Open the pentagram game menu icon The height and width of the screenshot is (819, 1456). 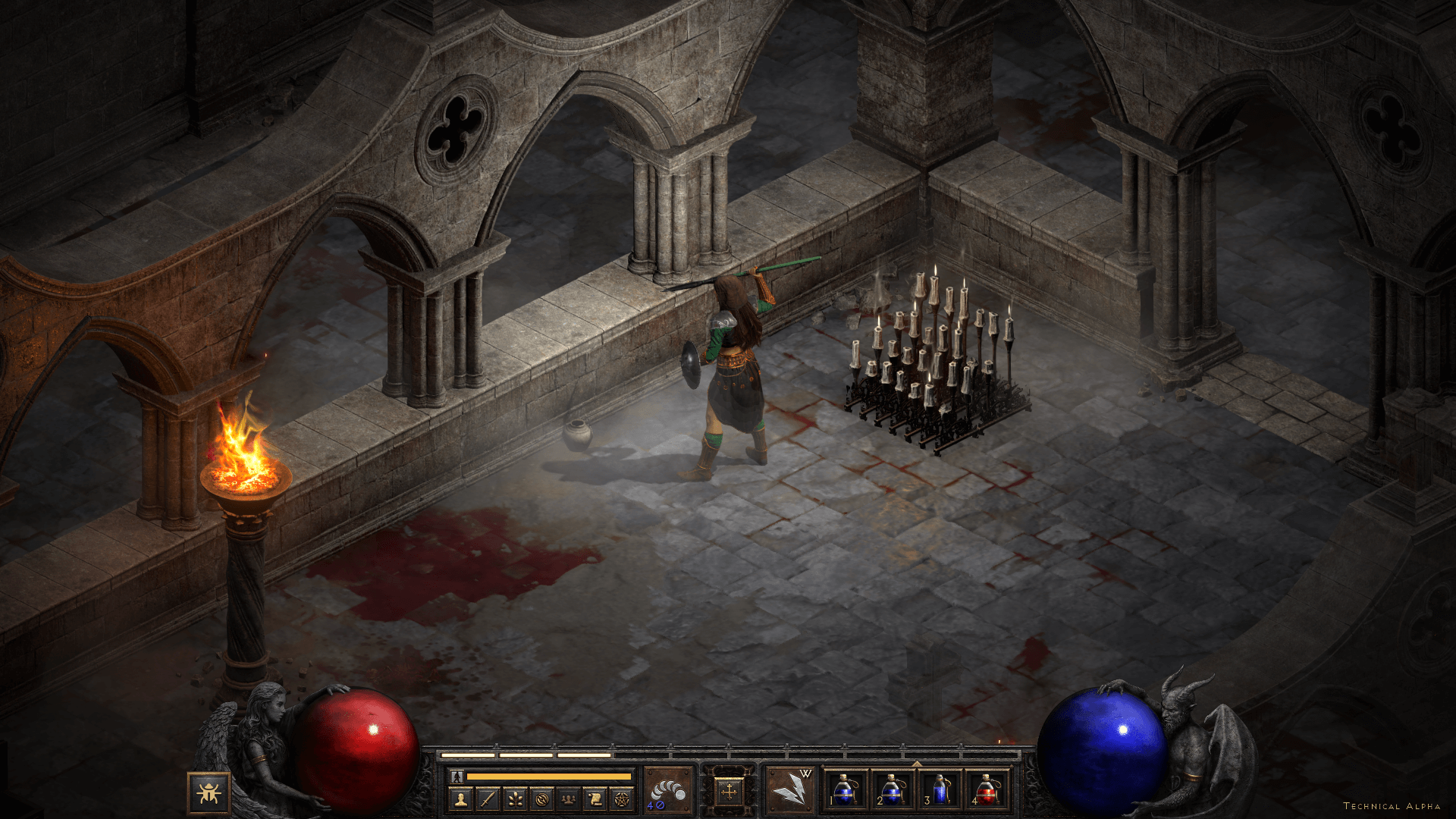click(622, 799)
